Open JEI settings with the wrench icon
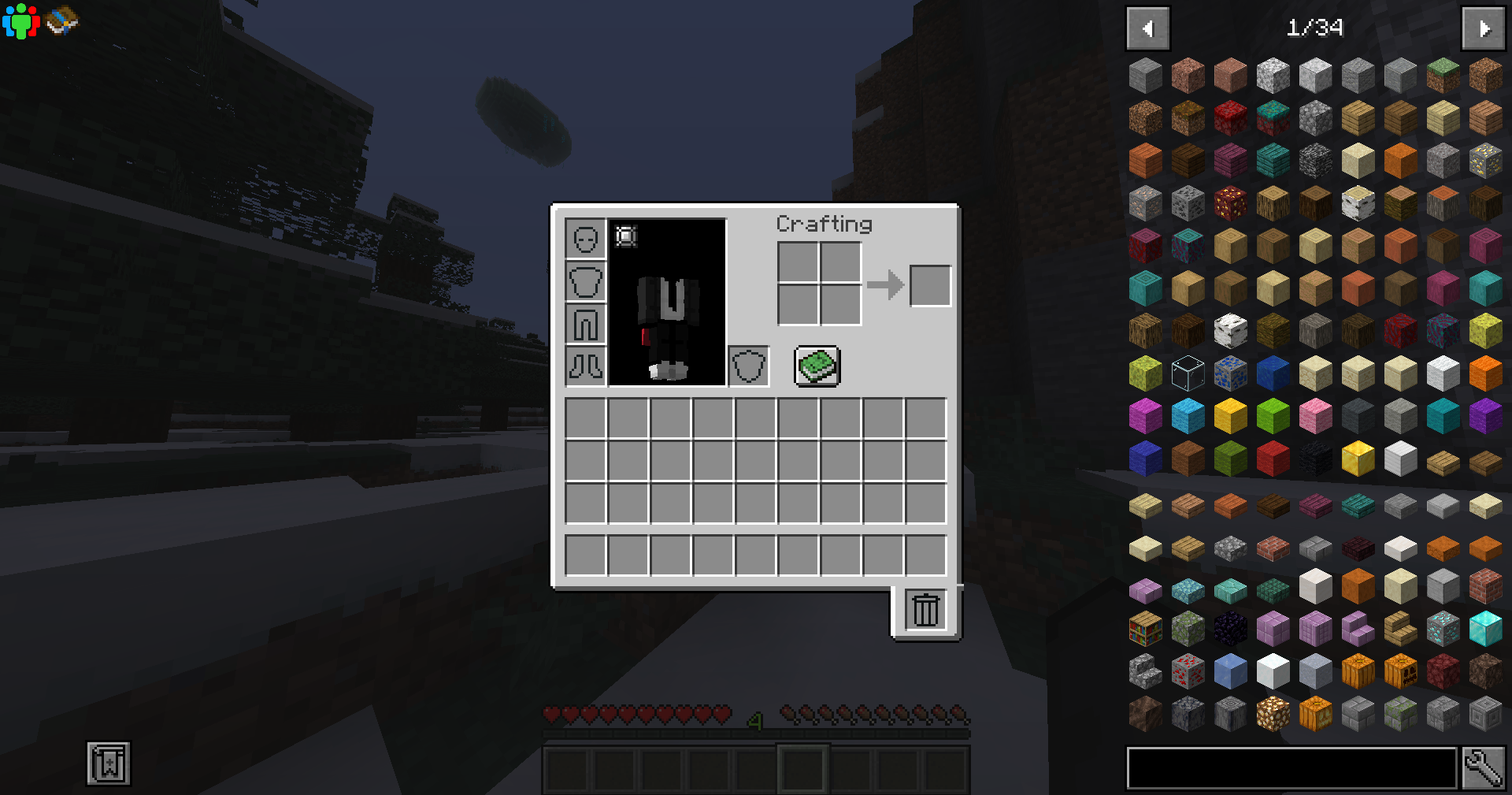The image size is (1512, 795). (1484, 768)
